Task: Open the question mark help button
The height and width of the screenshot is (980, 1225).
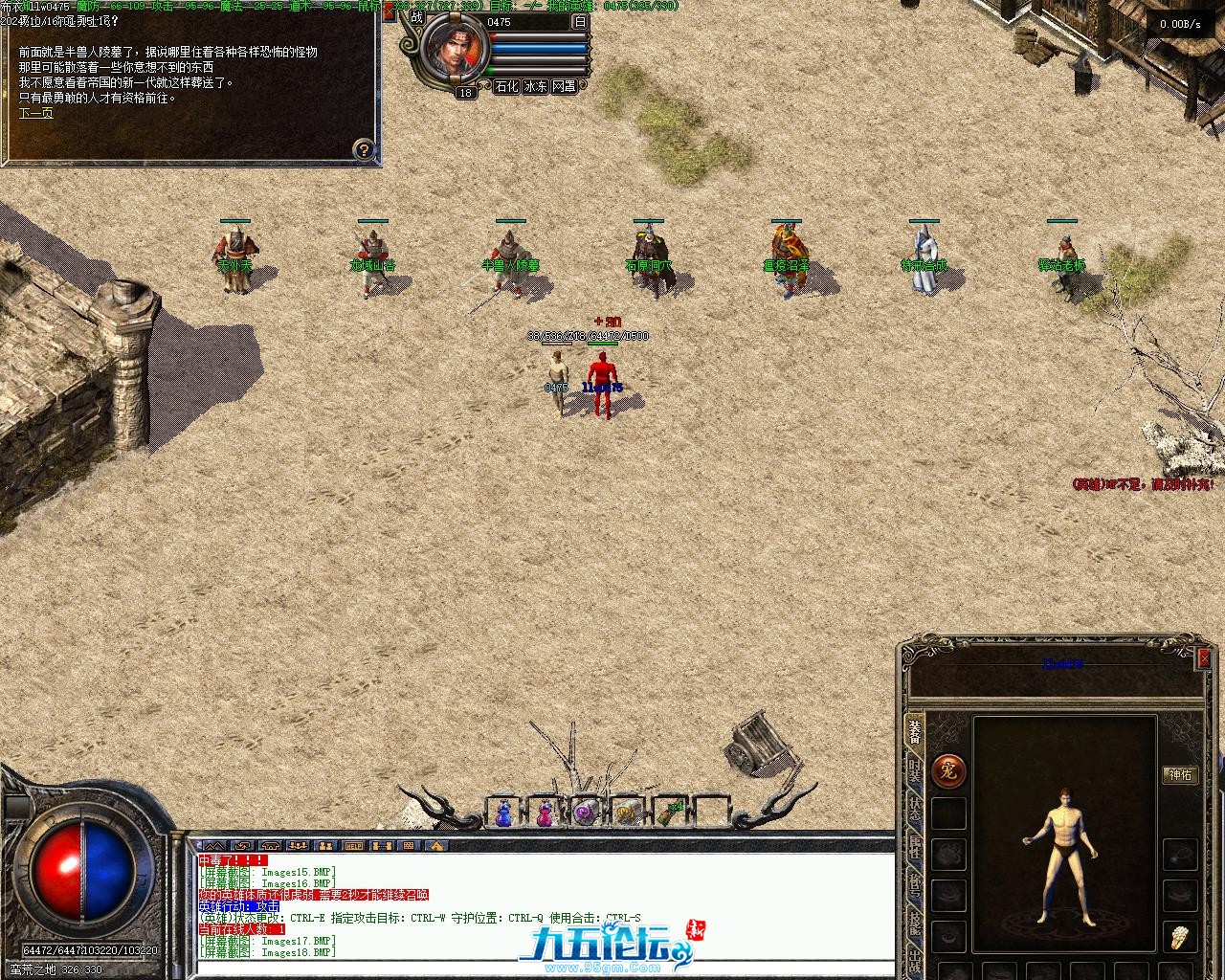Action: (364, 149)
